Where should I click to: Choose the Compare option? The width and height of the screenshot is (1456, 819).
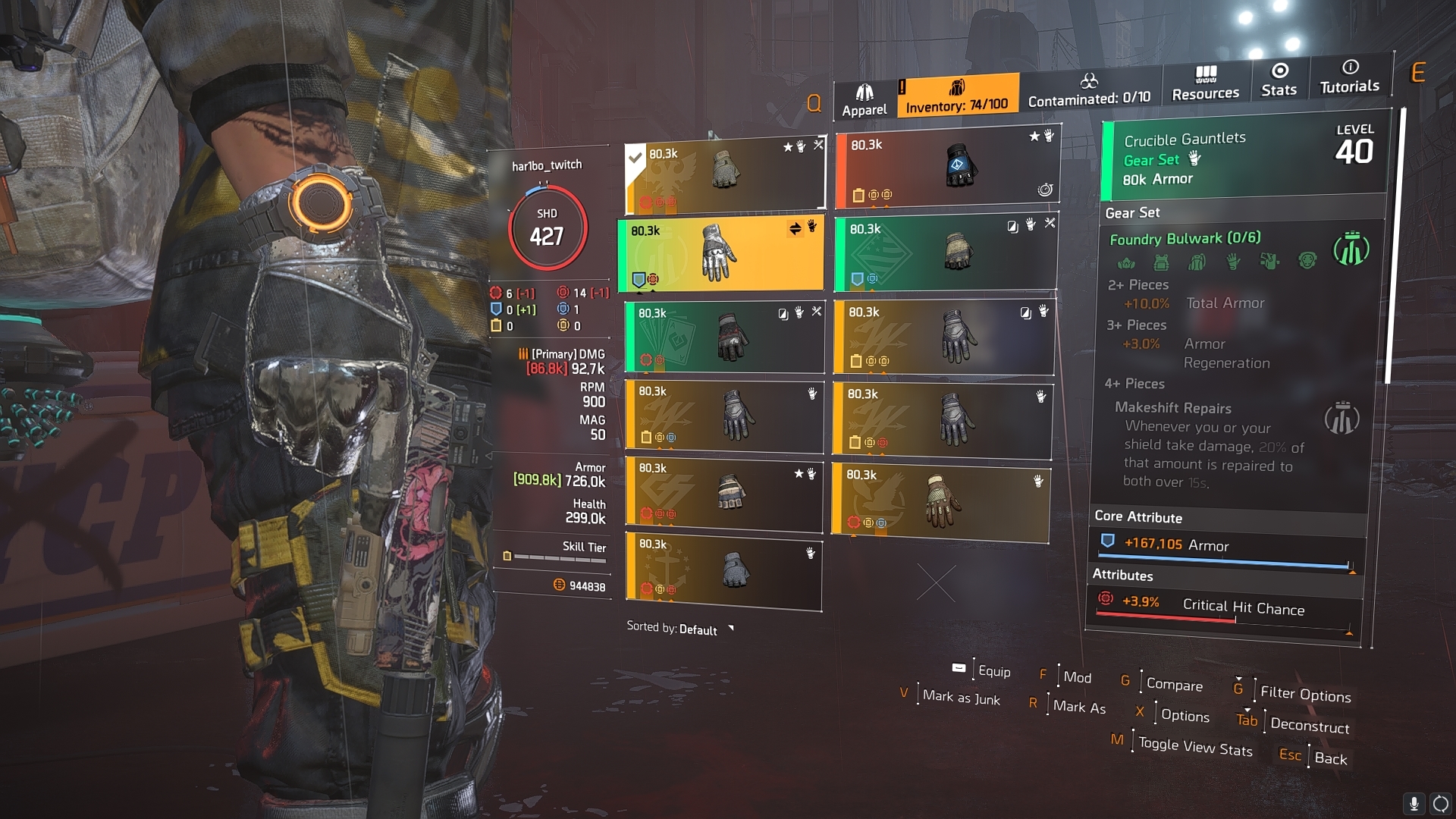click(x=1174, y=684)
